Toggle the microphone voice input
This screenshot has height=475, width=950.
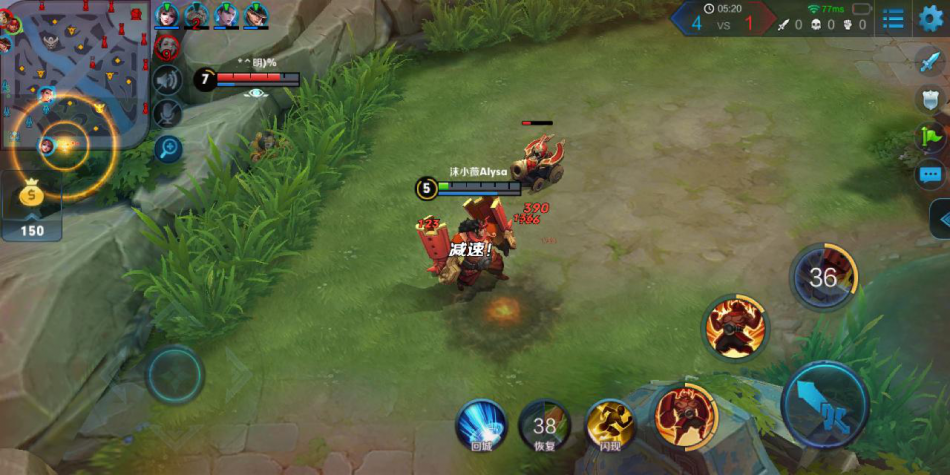[167, 114]
